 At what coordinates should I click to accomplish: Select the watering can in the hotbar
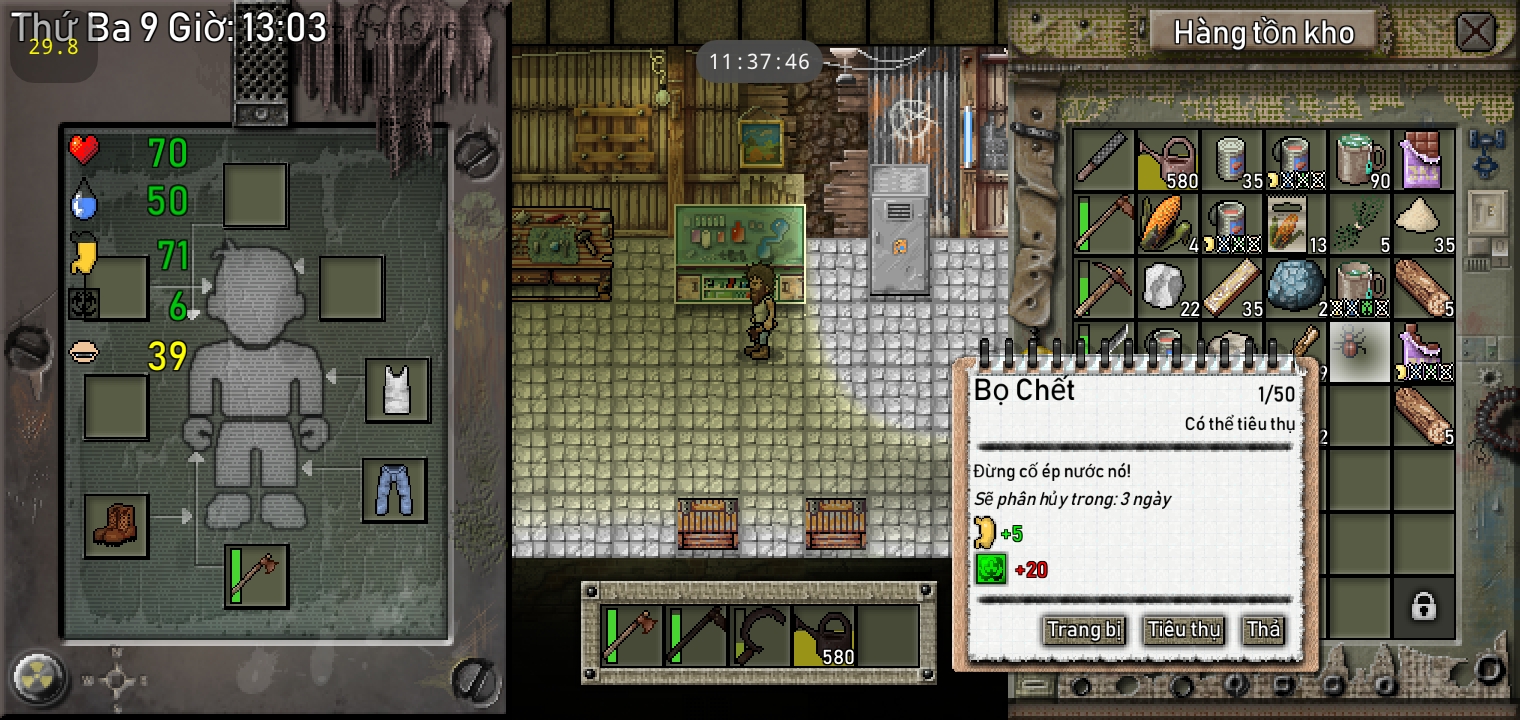pos(823,635)
